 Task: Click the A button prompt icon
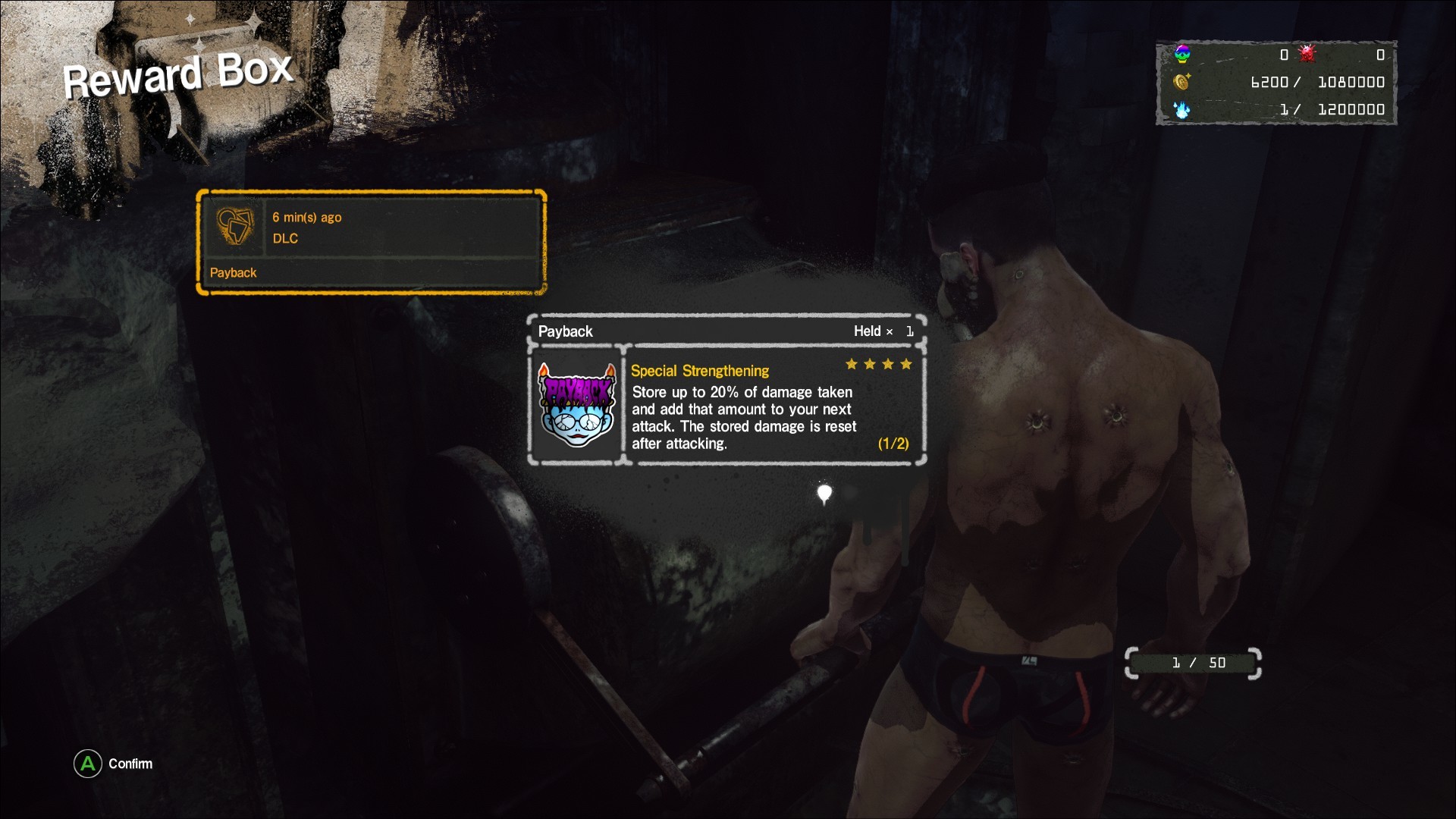tap(87, 764)
